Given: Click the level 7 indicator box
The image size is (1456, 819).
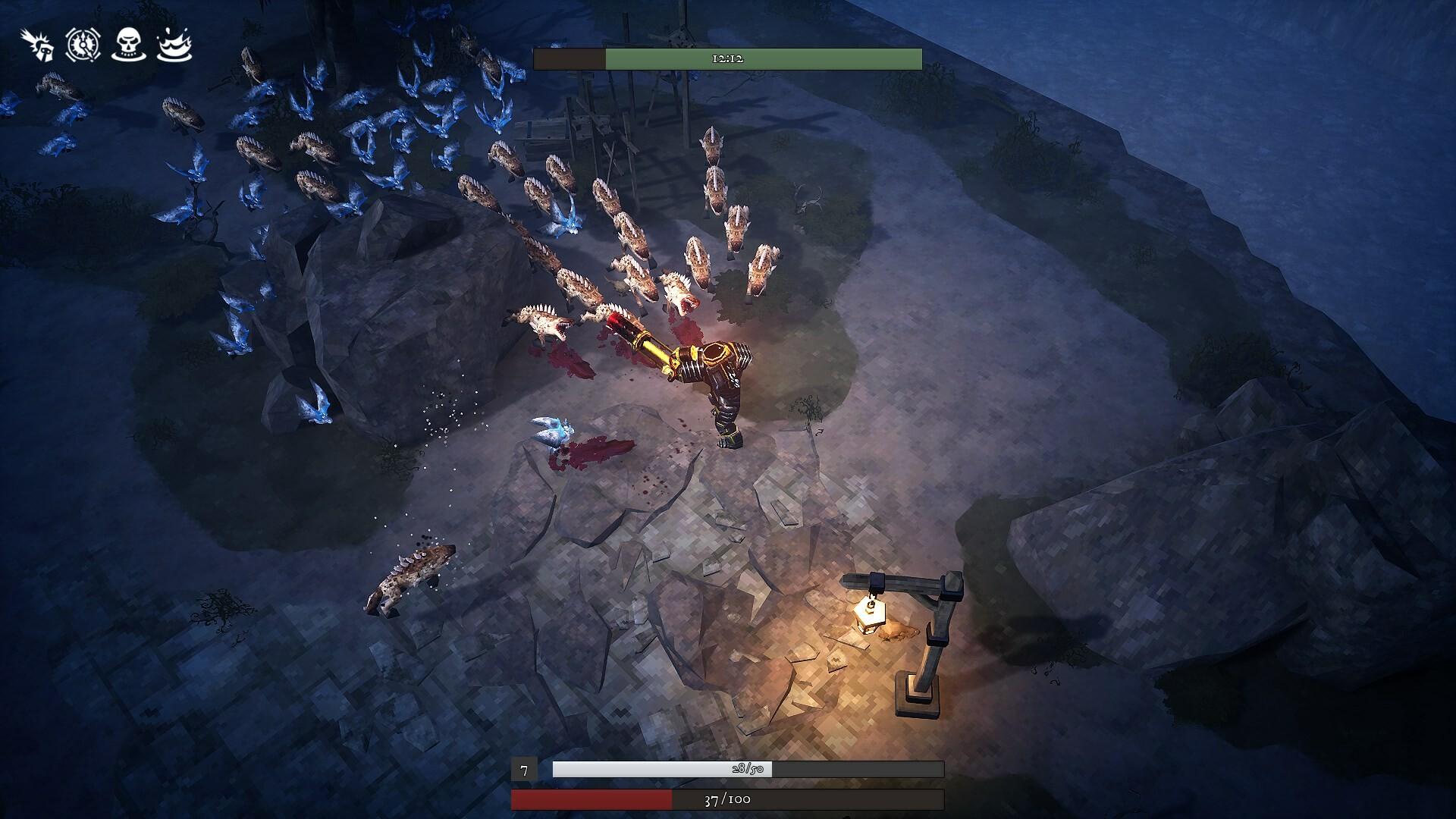Looking at the screenshot, I should tap(525, 769).
